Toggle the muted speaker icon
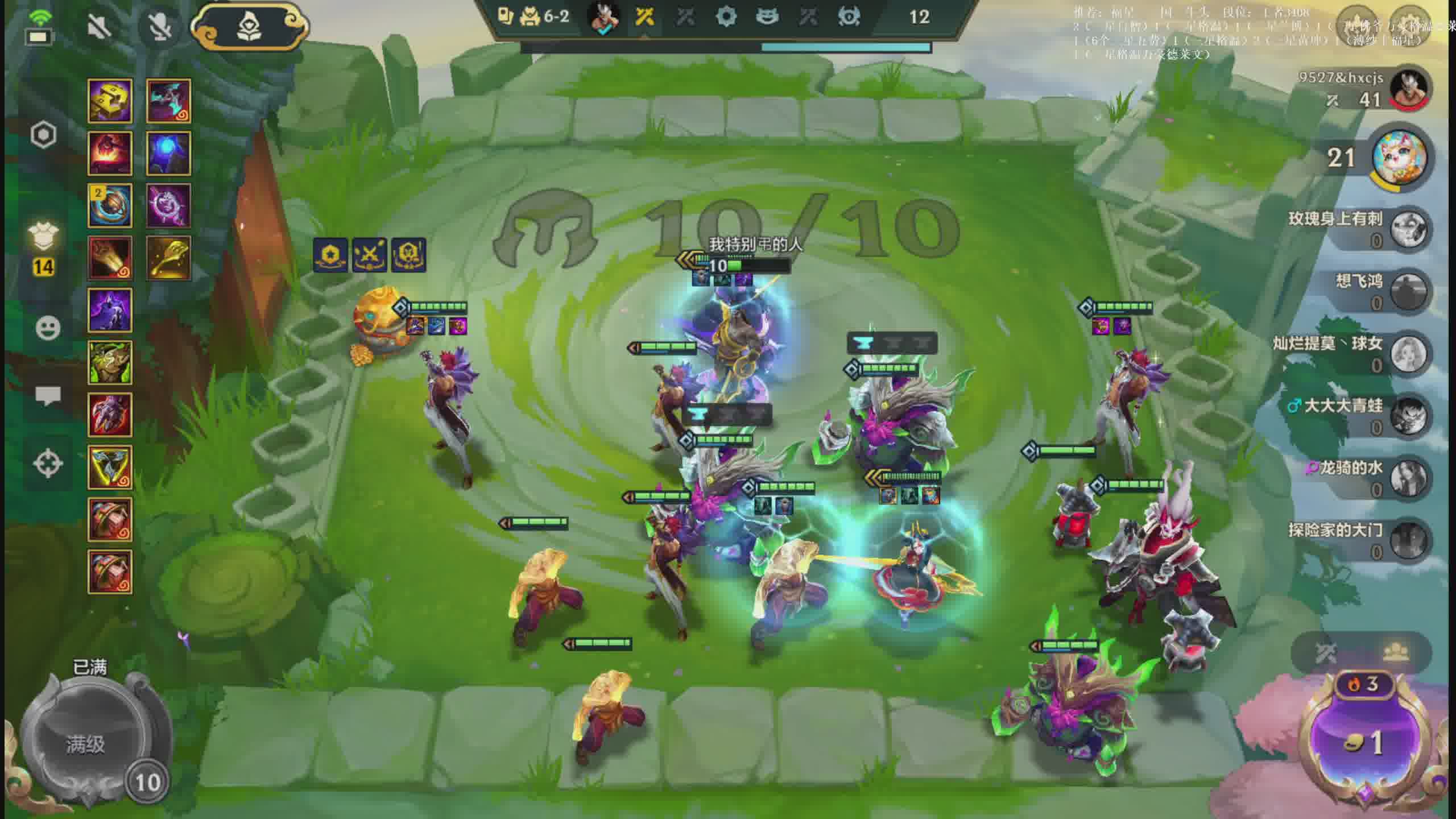The image size is (1456, 819). click(100, 26)
